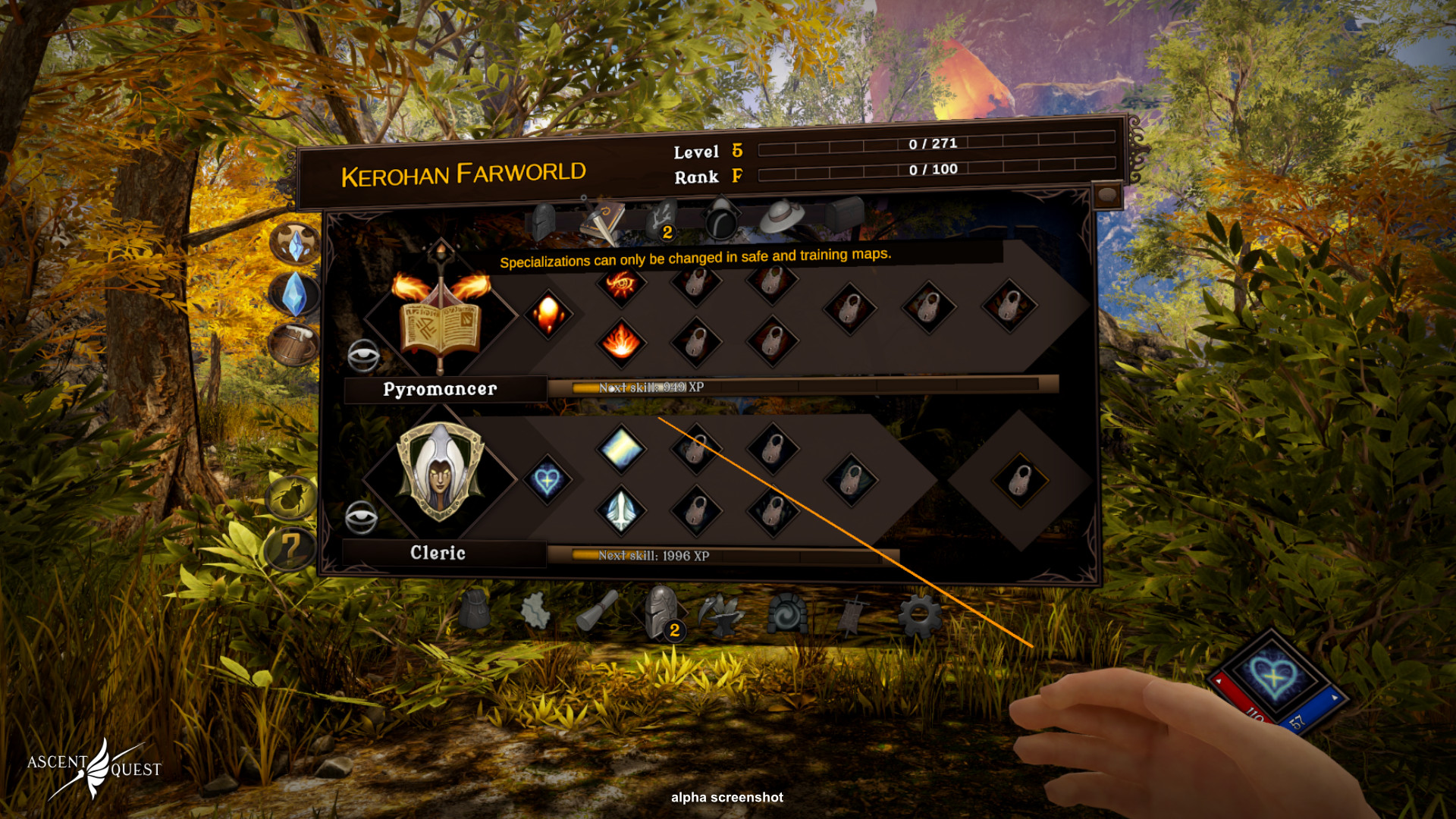The height and width of the screenshot is (819, 1456).
Task: Open the question mark help button
Action: (x=291, y=548)
